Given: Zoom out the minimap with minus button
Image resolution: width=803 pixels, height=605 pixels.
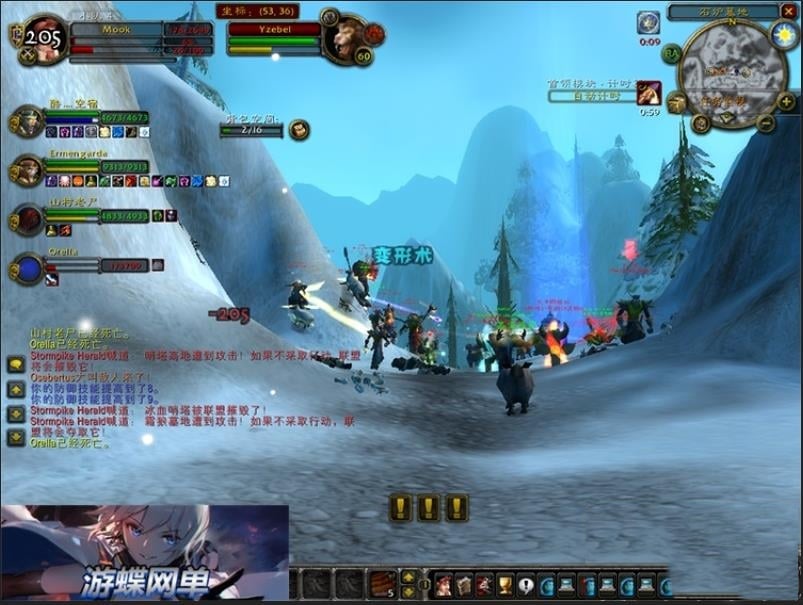Looking at the screenshot, I should (x=765, y=124).
